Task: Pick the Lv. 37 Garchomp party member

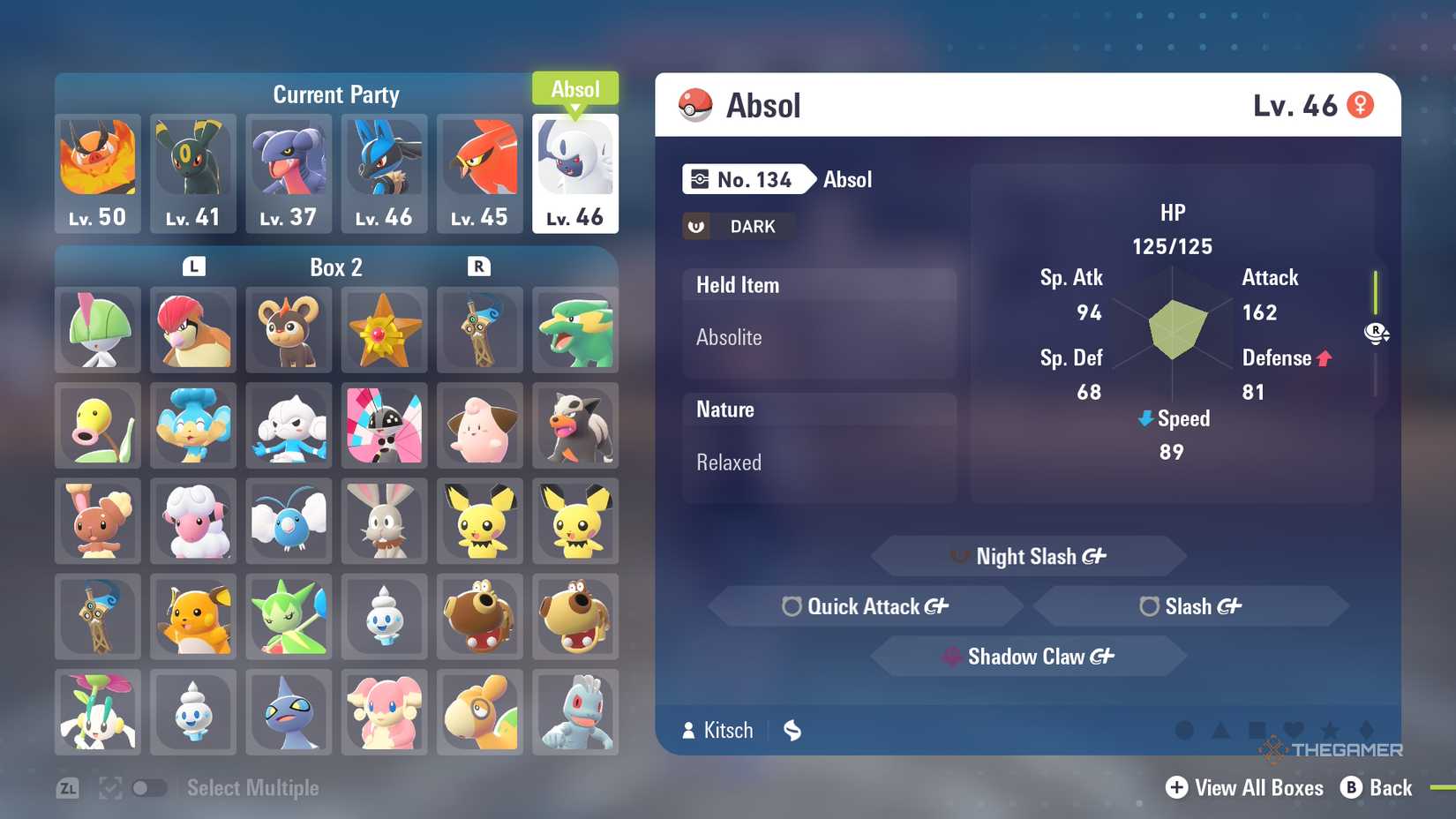Action: (289, 173)
